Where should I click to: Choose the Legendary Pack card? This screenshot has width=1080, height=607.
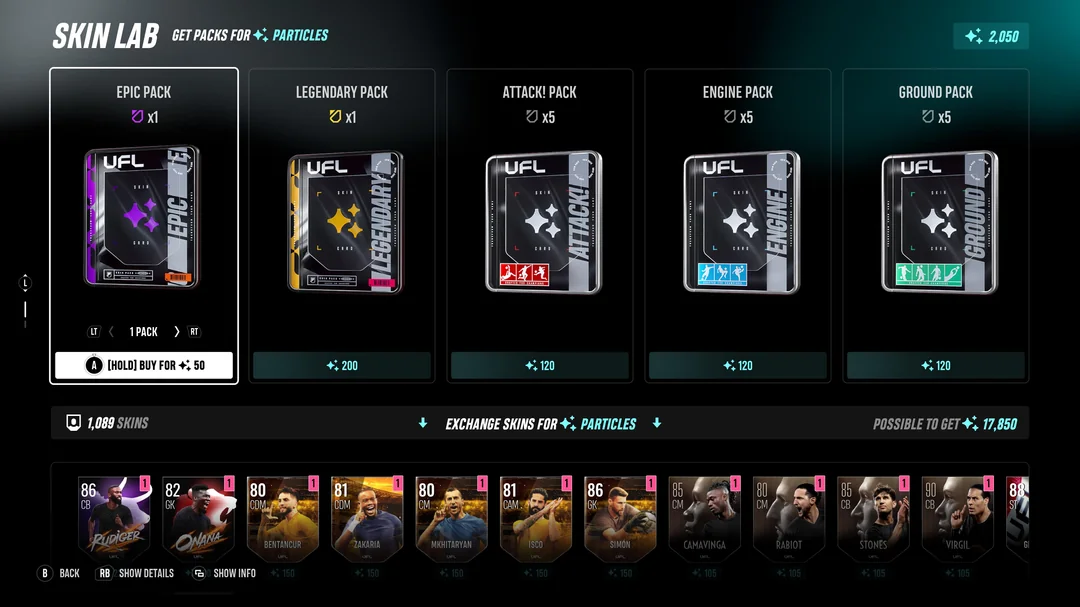pyautogui.click(x=342, y=220)
